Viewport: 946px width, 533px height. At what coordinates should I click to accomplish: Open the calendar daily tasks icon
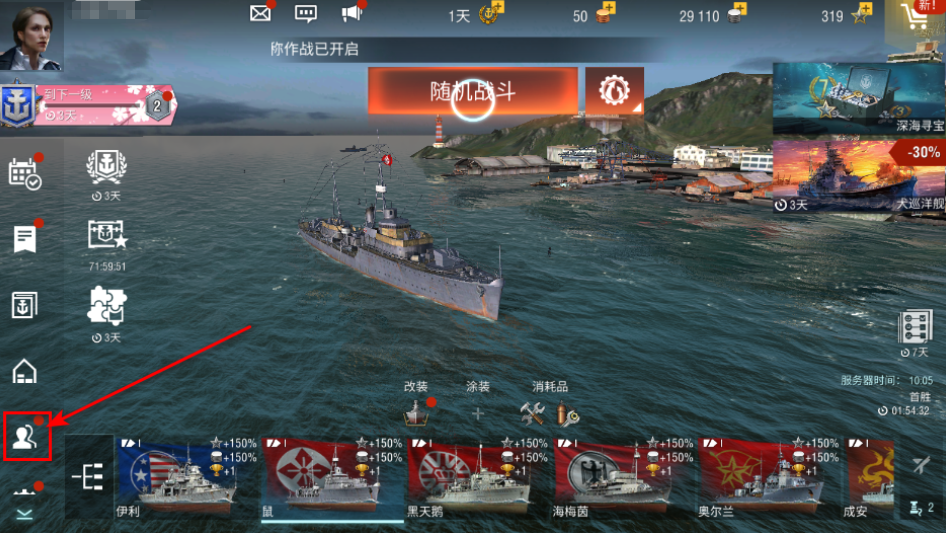click(24, 173)
